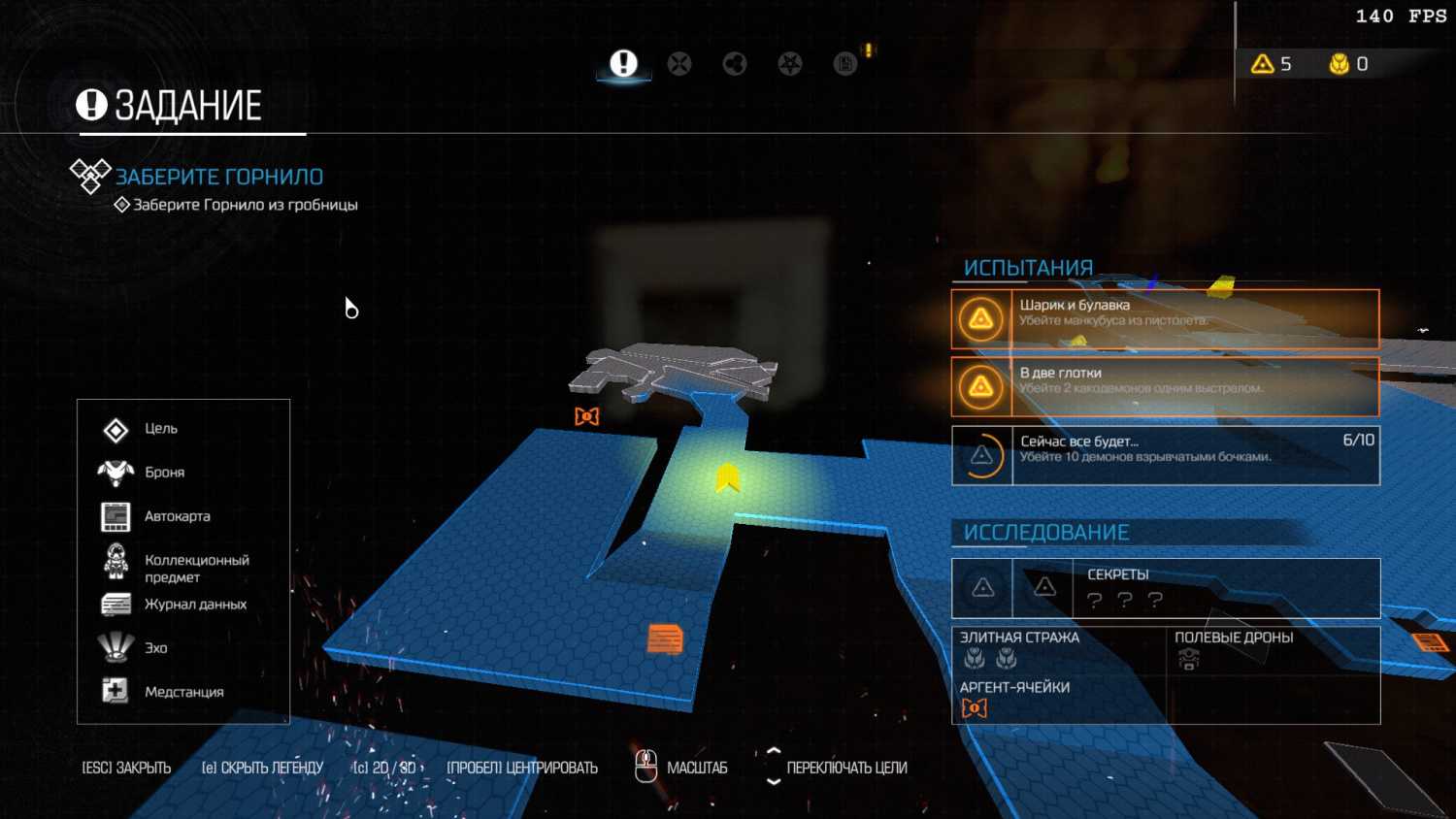Open the document codex tab
Viewport: 1456px width, 819px height.
pyautogui.click(x=845, y=64)
